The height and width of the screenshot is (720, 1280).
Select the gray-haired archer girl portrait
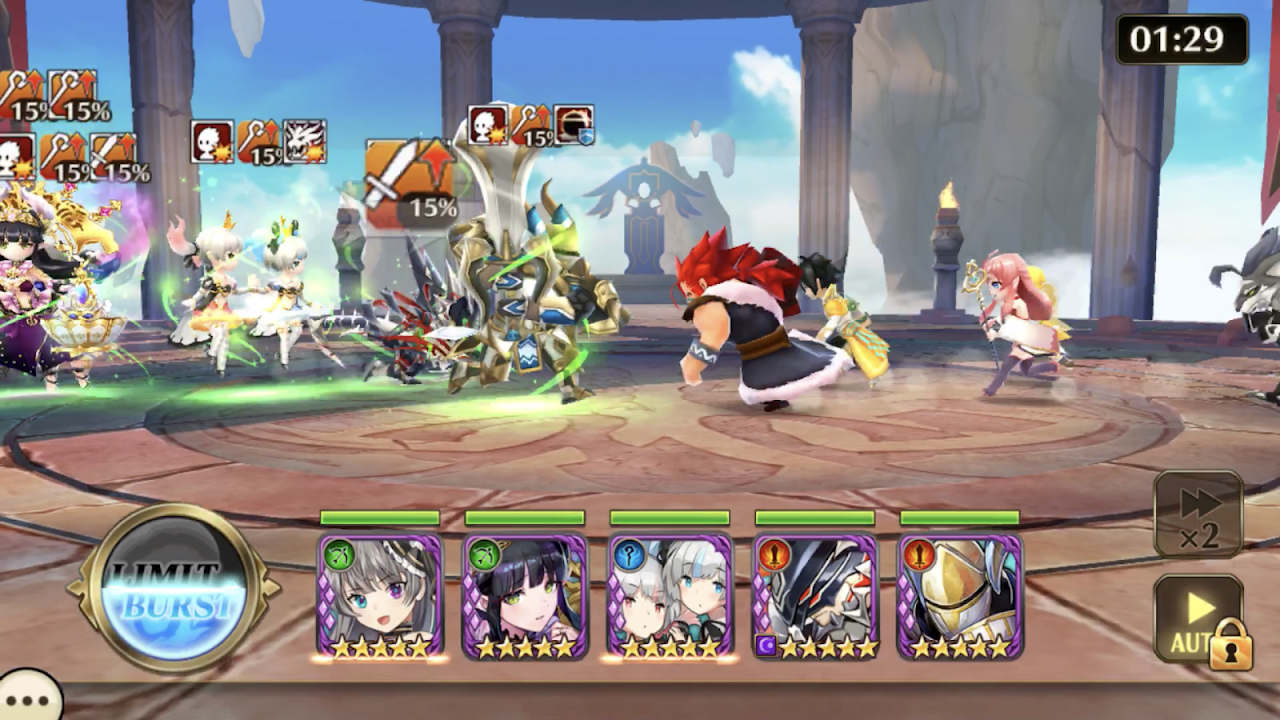point(380,596)
